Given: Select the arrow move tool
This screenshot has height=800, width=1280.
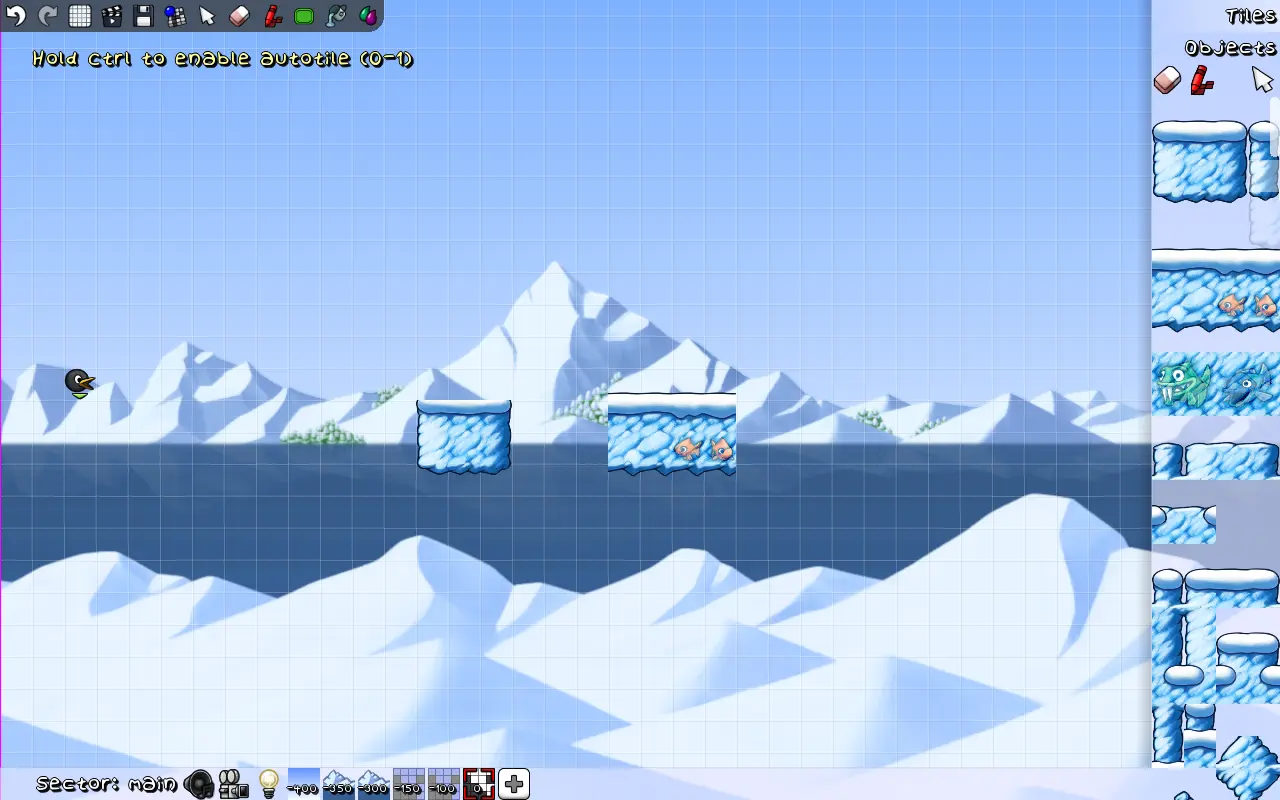Looking at the screenshot, I should [206, 15].
